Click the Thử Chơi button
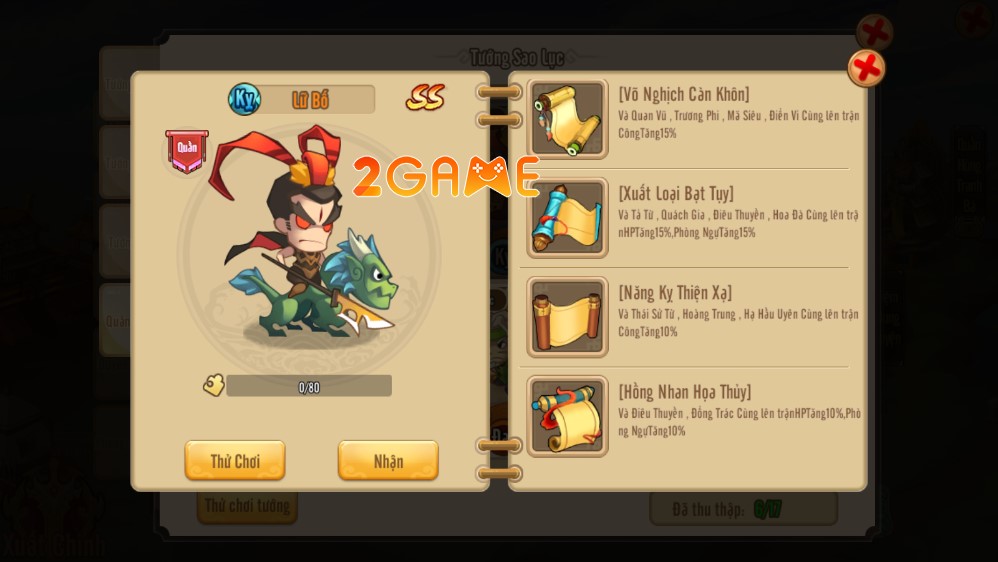The height and width of the screenshot is (562, 998). (235, 461)
